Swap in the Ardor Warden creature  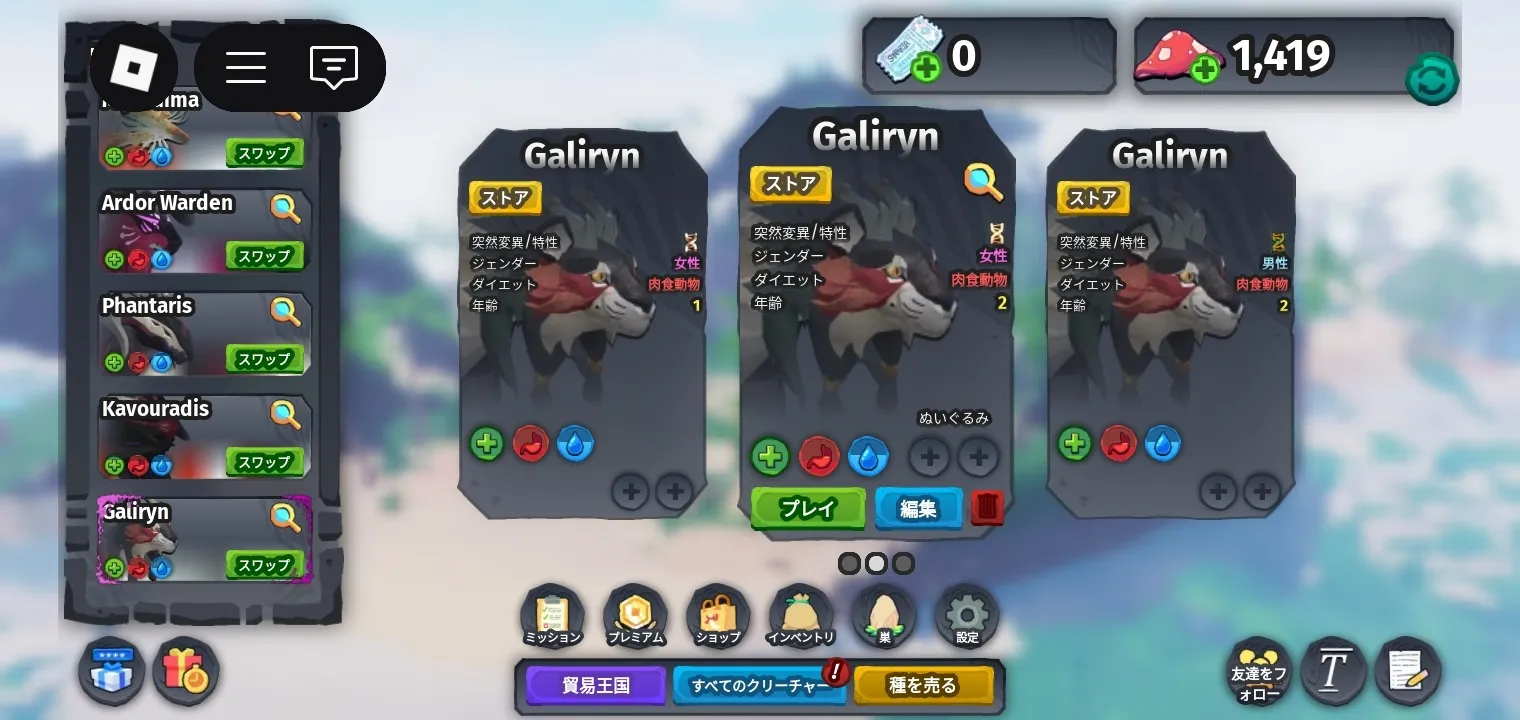(x=264, y=256)
